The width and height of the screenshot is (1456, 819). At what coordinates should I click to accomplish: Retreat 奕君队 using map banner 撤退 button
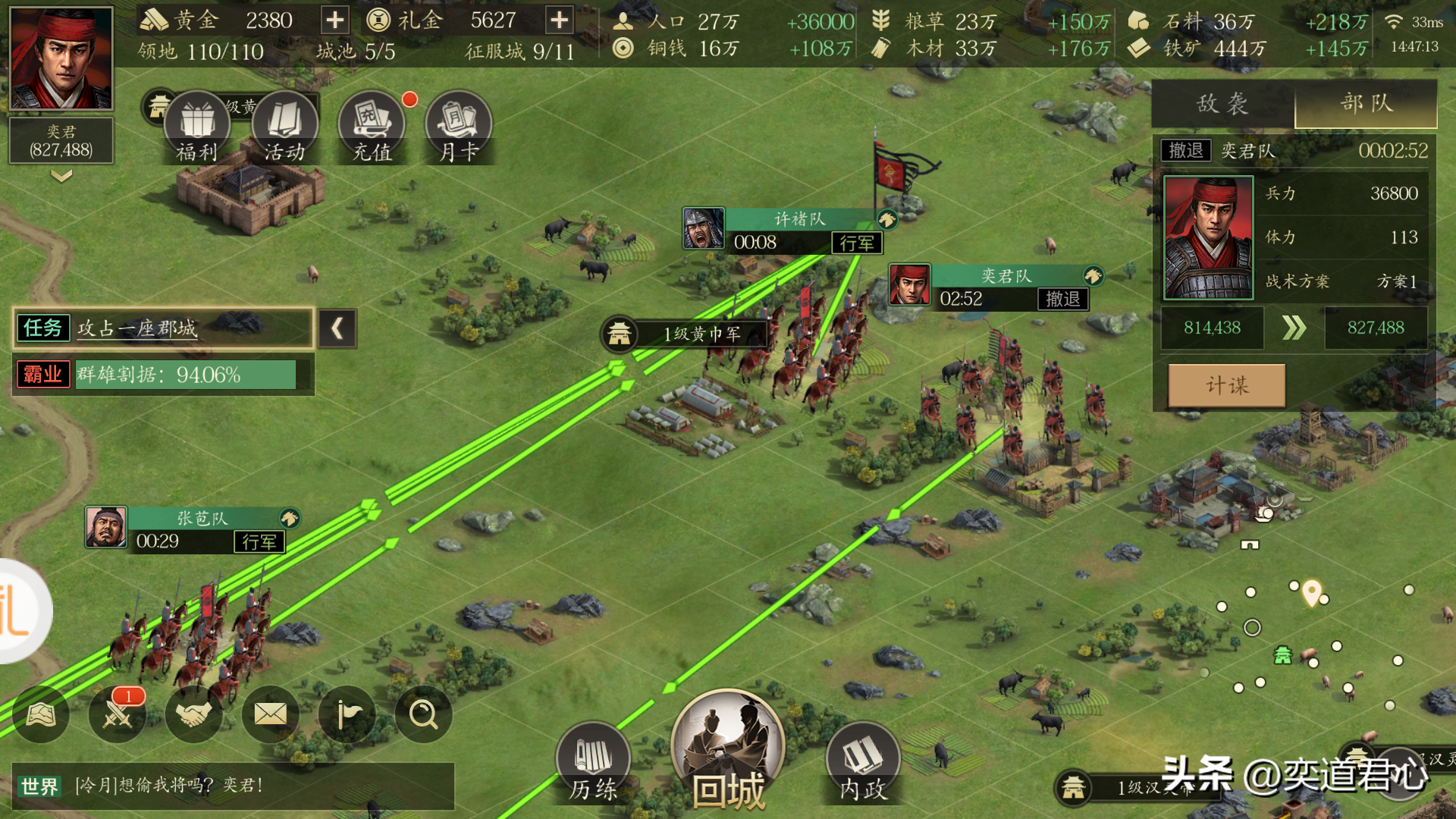(1062, 299)
